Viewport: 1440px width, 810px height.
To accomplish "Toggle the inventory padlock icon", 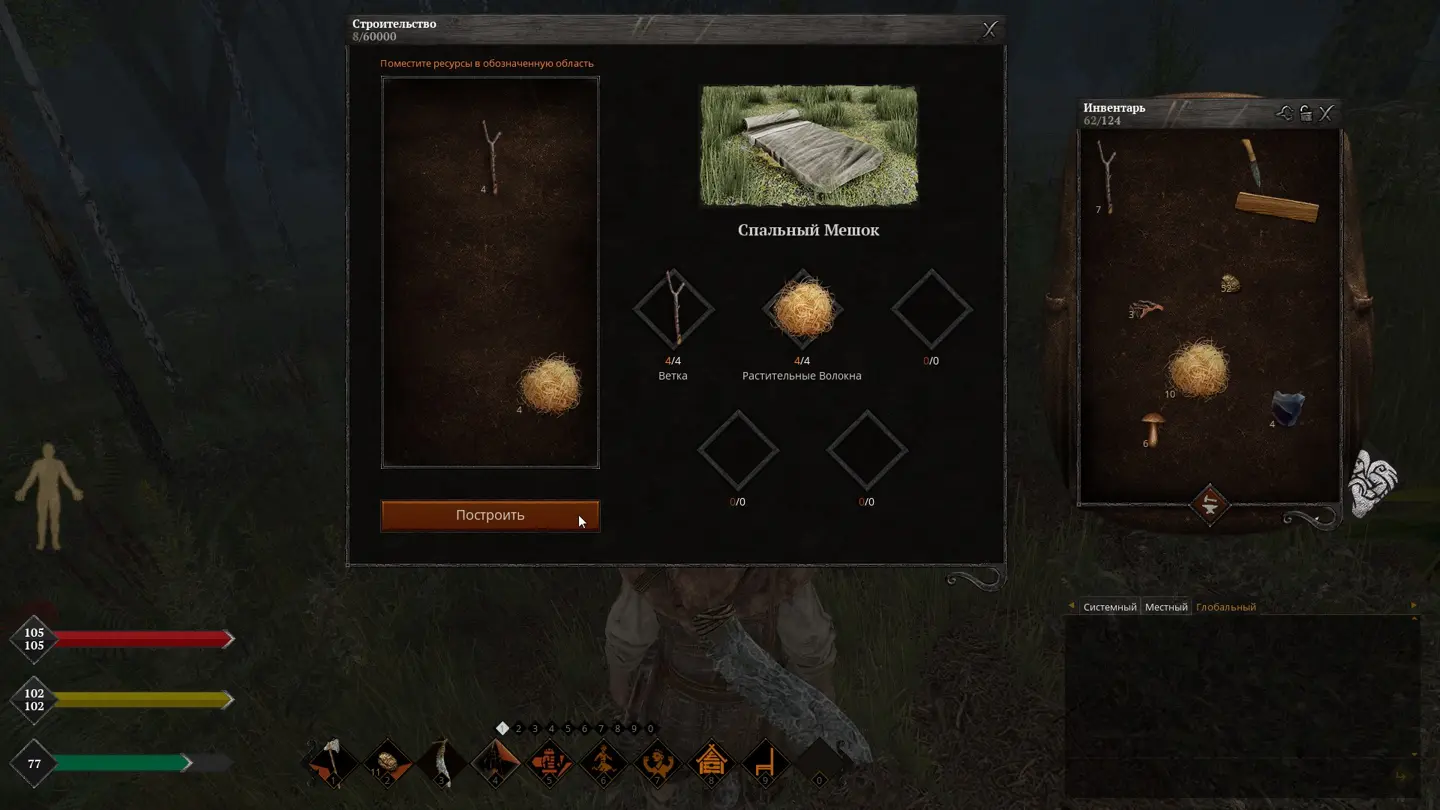I will click(x=1306, y=114).
